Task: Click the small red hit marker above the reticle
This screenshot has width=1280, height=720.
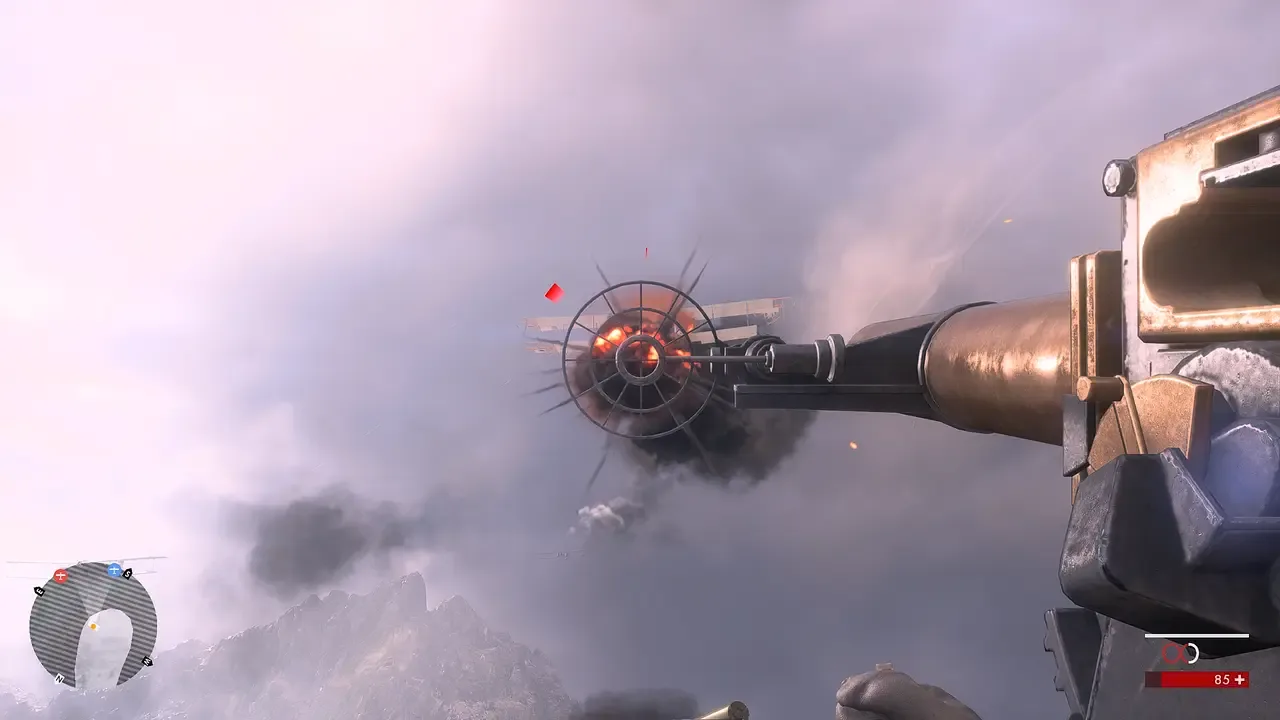Action: coord(645,250)
